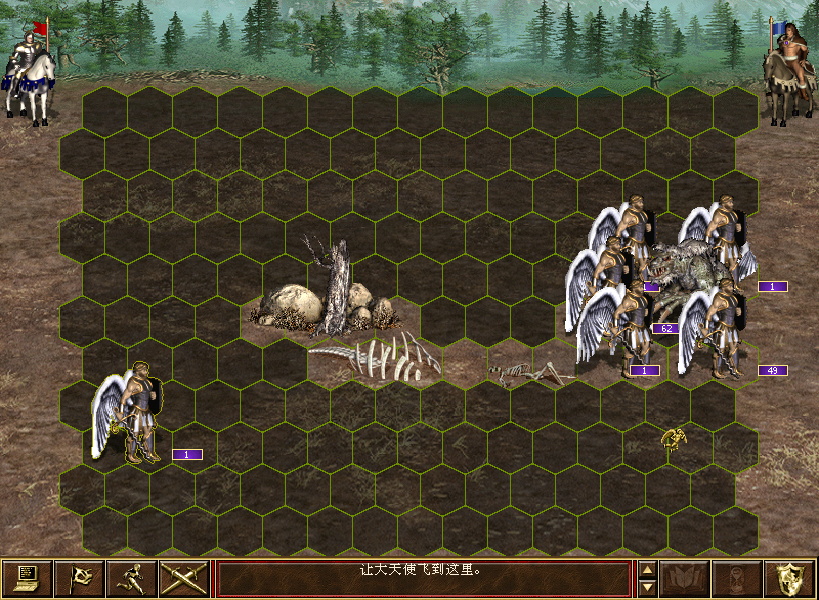Open combat system options with computer icon
The image size is (819, 600).
27,579
